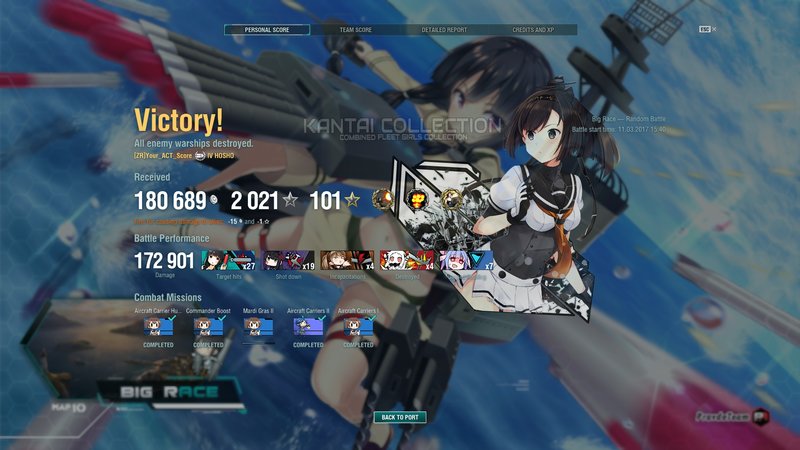This screenshot has height=450, width=800.
Task: Select the Personal Score tab
Action: (x=266, y=30)
